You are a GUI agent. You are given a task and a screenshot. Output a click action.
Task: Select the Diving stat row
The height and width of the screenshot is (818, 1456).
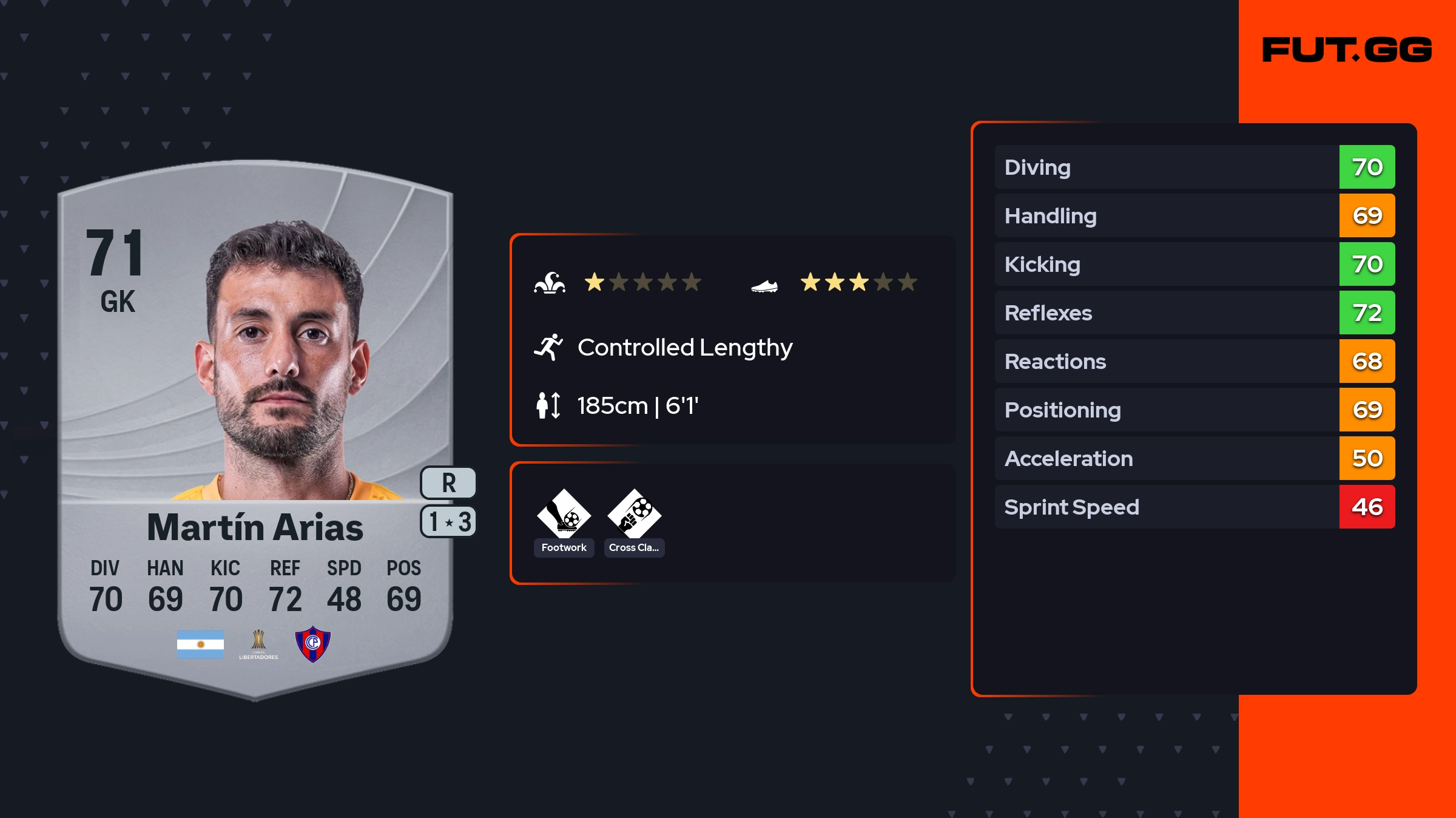coord(1194,167)
